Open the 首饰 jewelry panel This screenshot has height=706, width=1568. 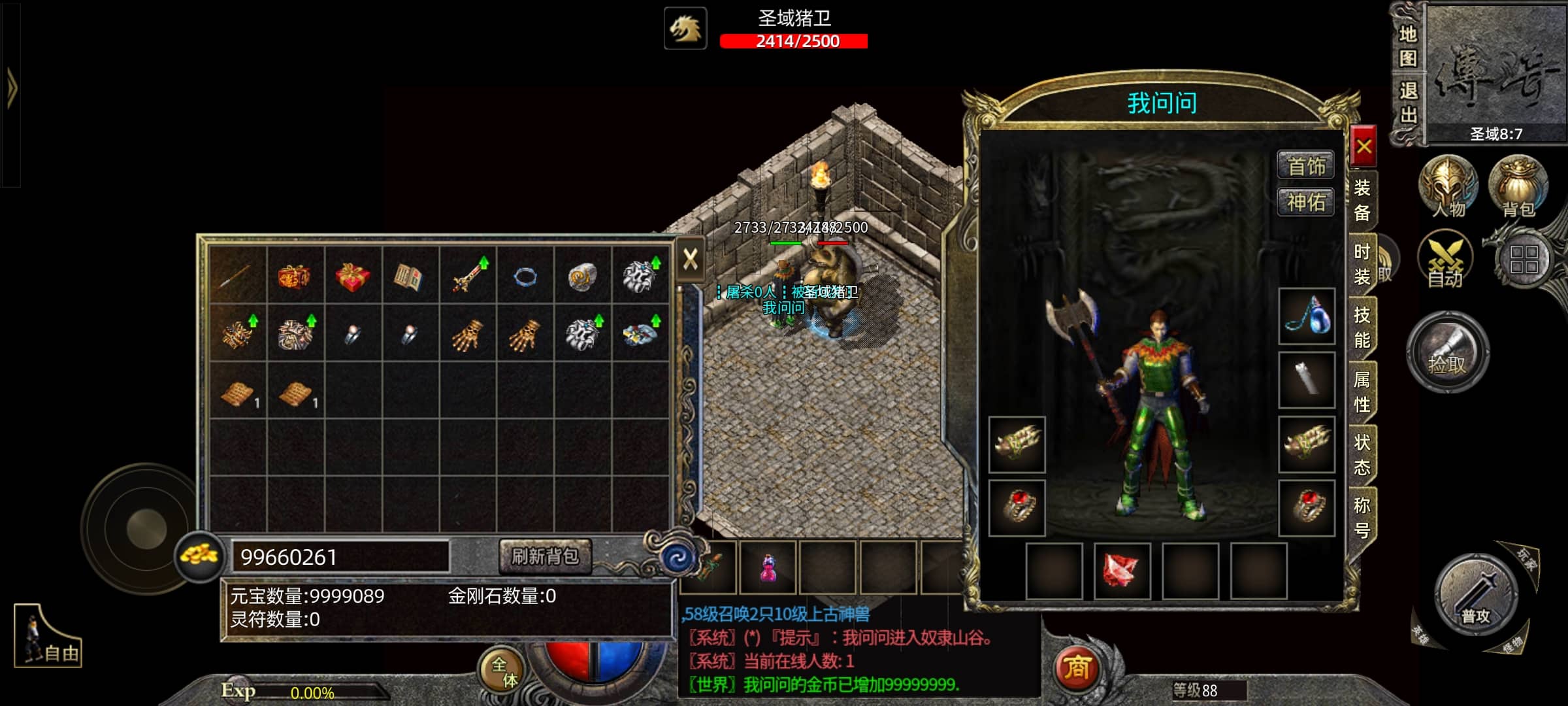1305,166
